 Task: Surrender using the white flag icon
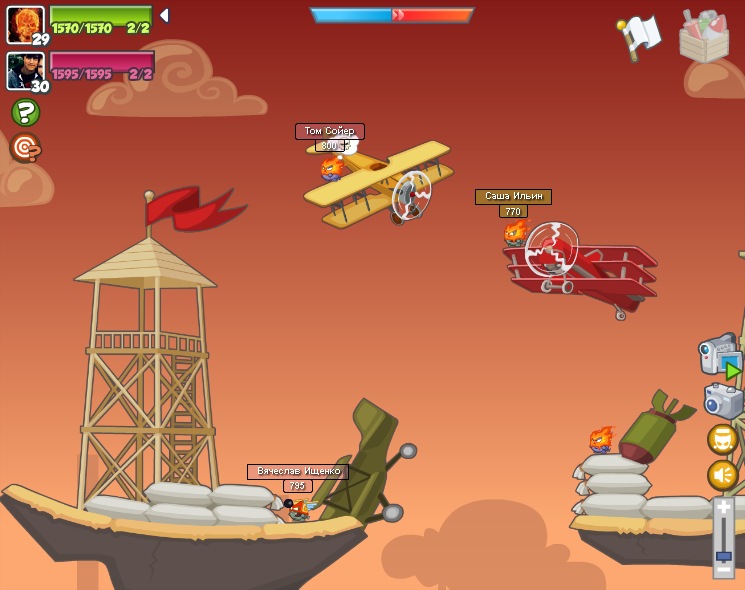pyautogui.click(x=640, y=36)
